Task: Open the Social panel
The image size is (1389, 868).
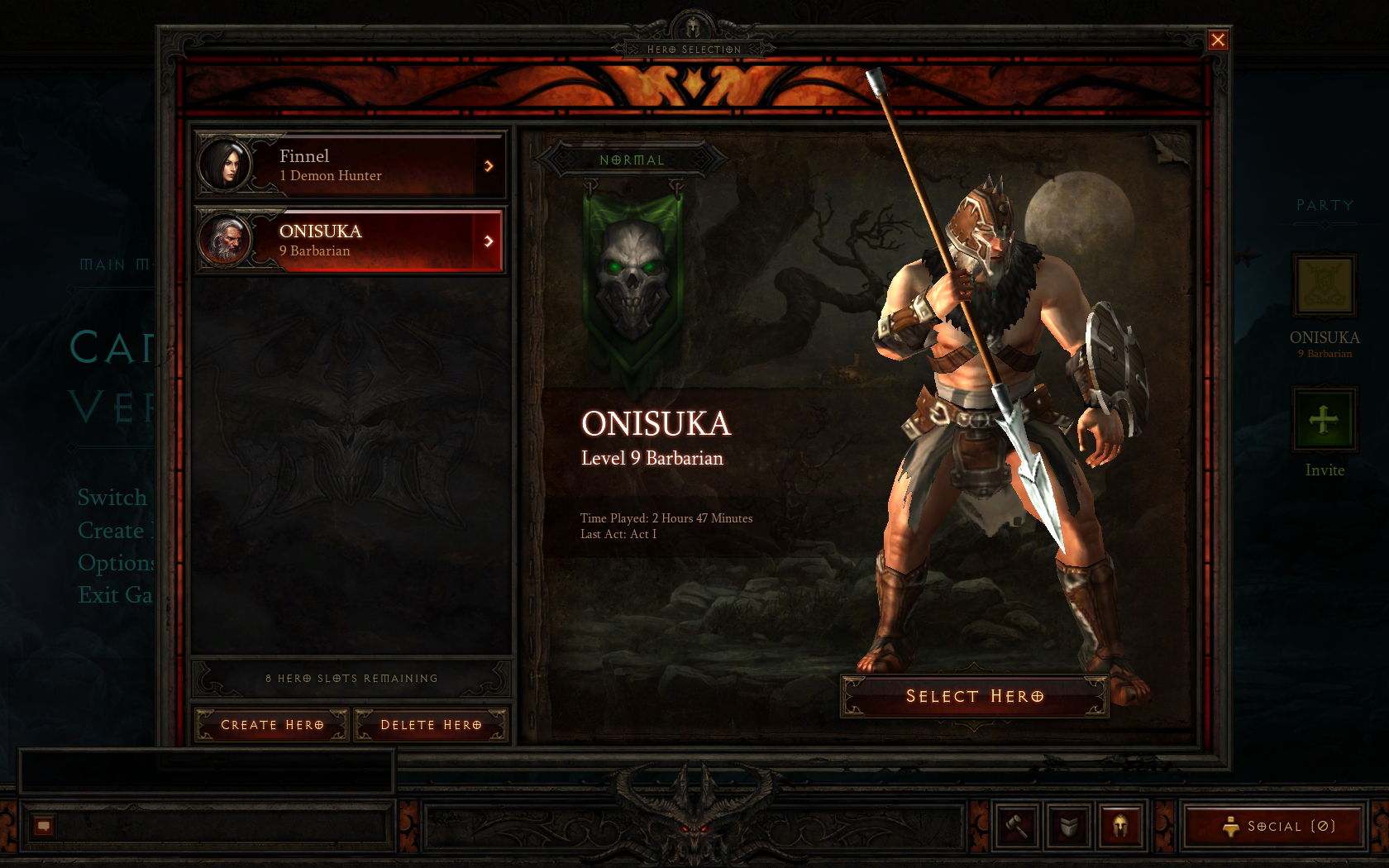Action: click(x=1274, y=826)
